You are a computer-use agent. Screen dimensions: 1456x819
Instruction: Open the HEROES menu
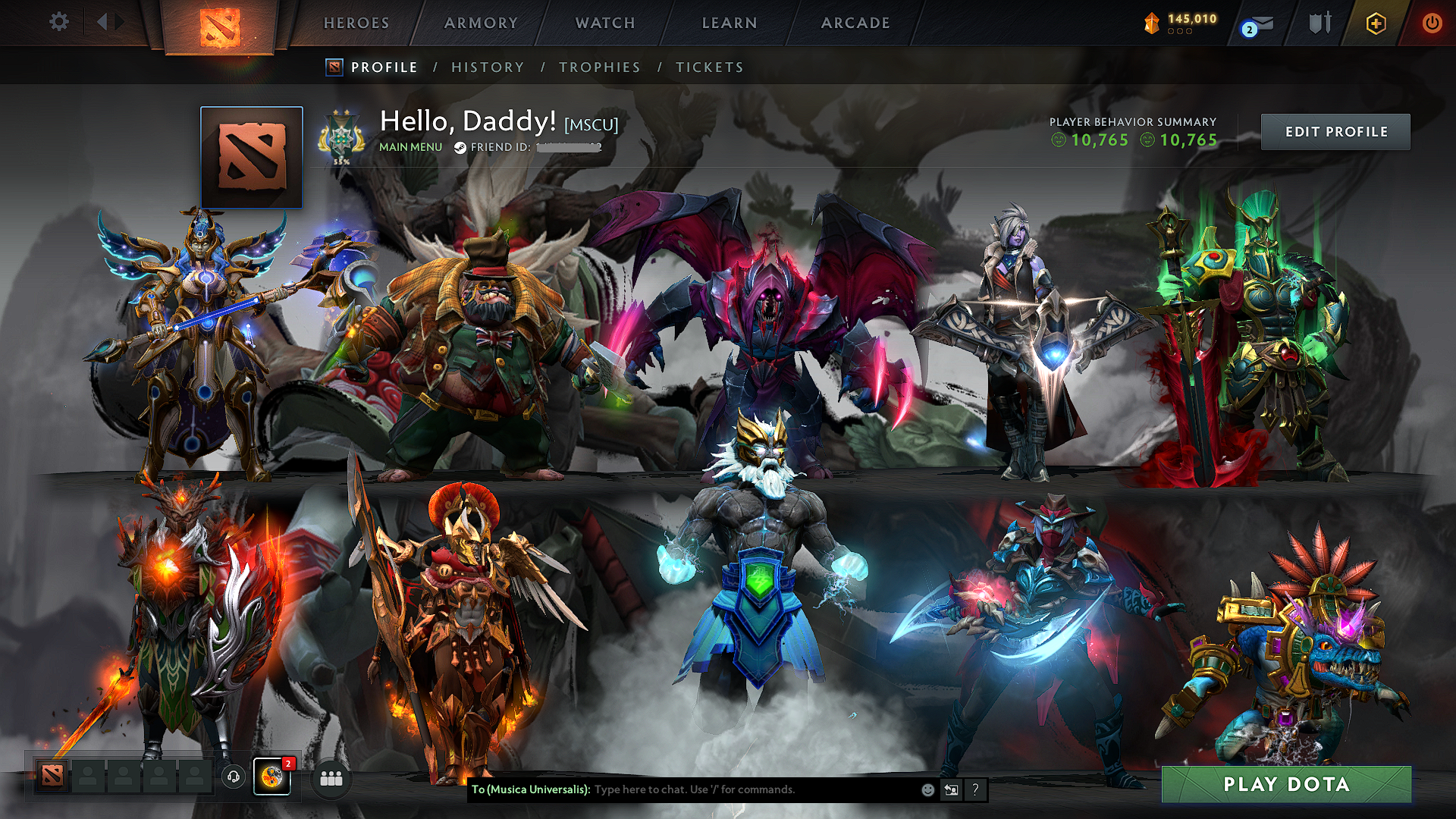tap(356, 23)
